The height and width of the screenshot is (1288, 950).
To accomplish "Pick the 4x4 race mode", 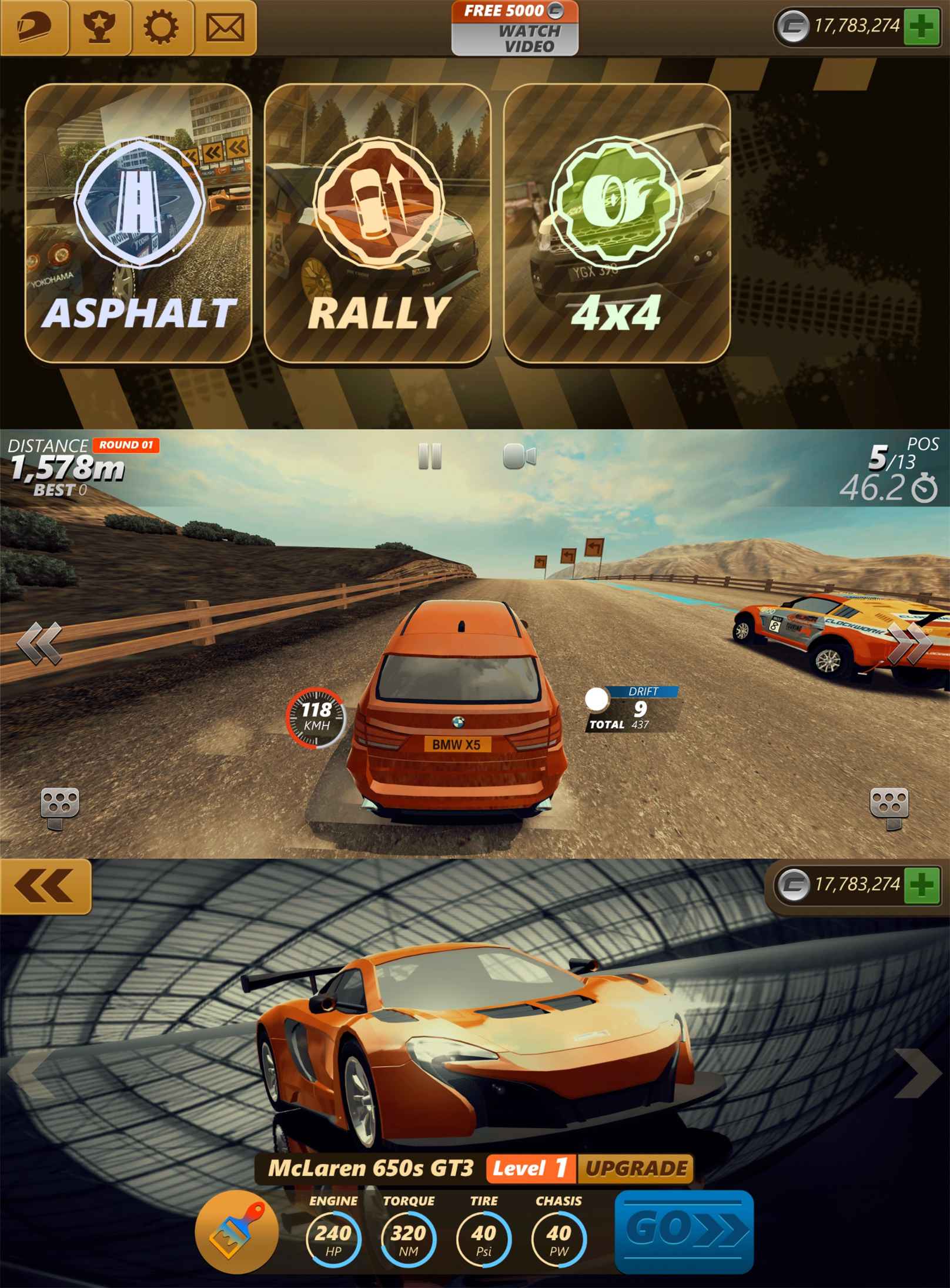I will tap(617, 223).
